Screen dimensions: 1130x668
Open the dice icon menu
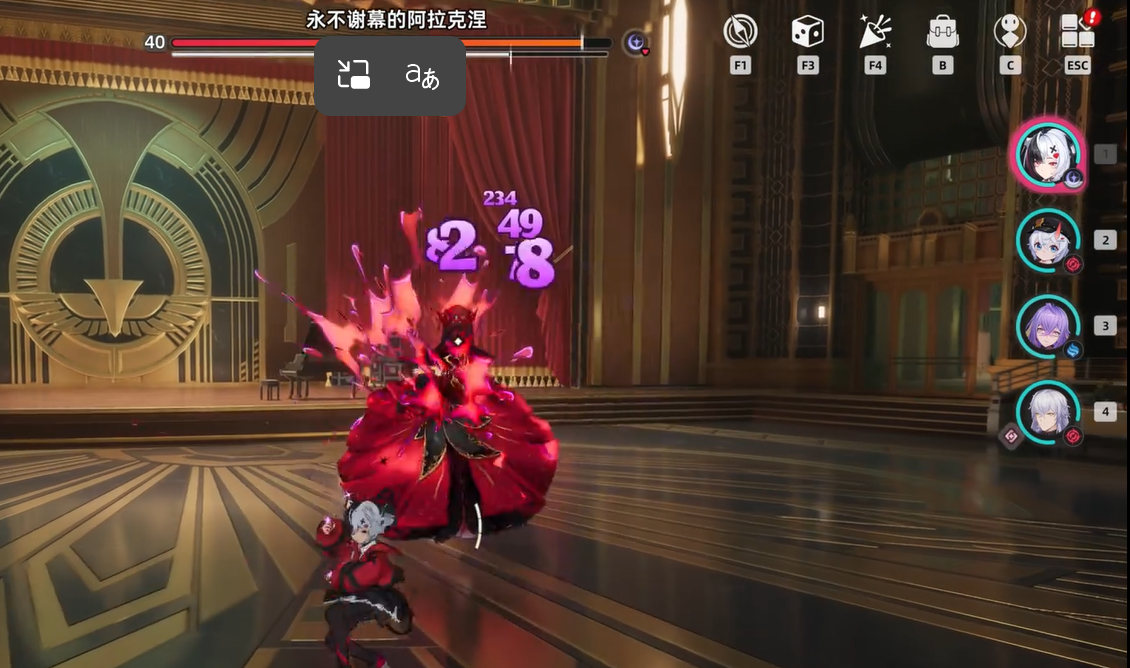(x=807, y=32)
